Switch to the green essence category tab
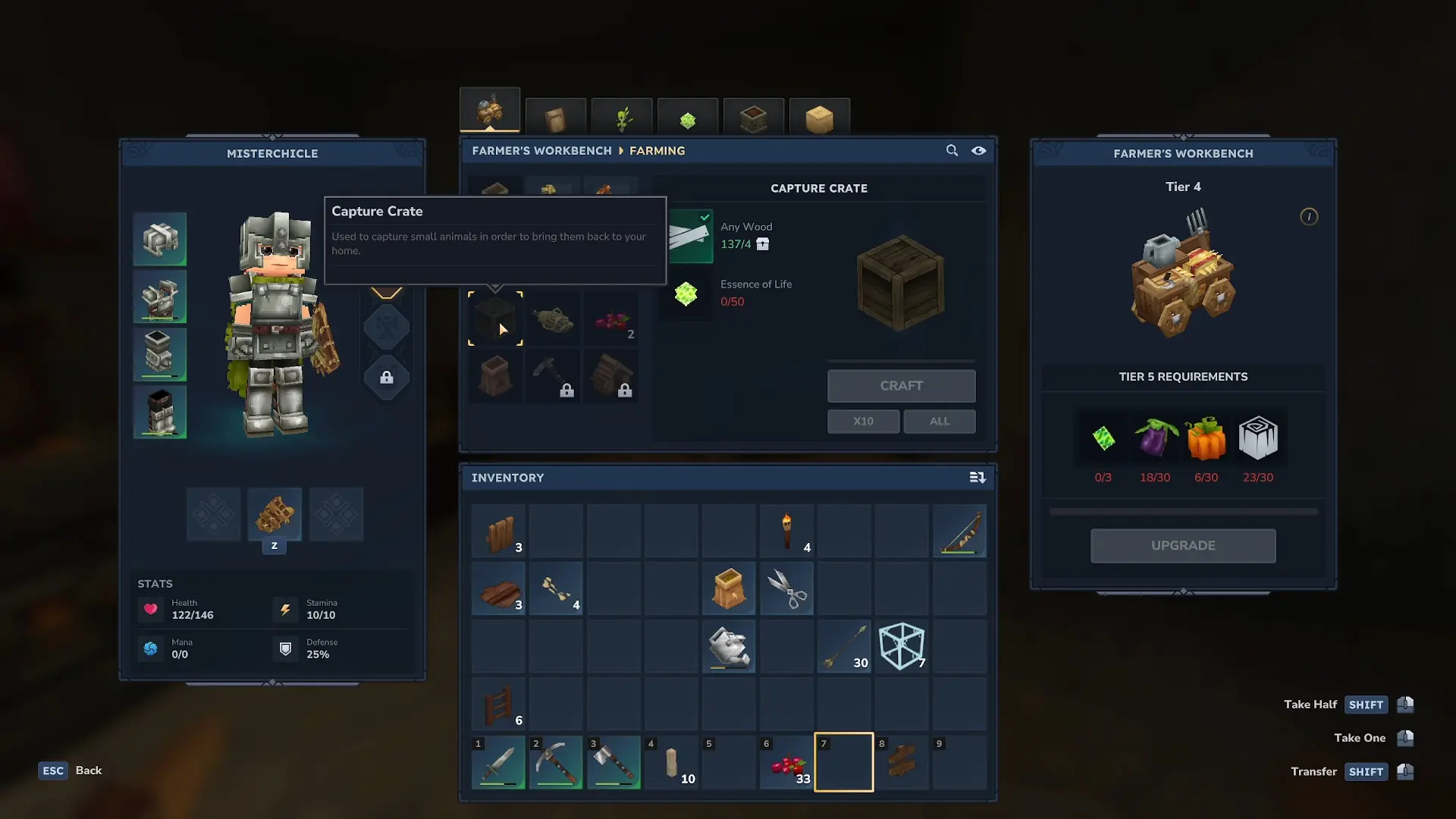Screen dimensions: 1456x819 click(x=688, y=119)
